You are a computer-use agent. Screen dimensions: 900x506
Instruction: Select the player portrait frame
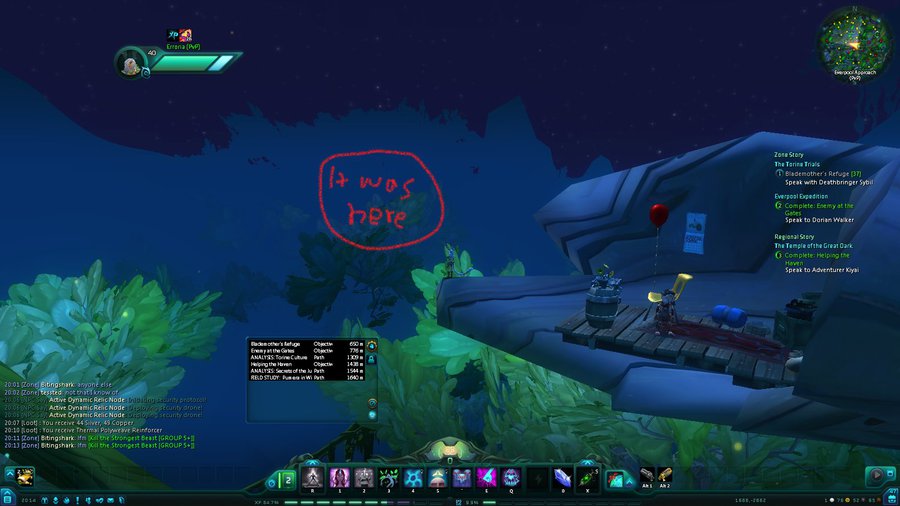click(x=132, y=62)
